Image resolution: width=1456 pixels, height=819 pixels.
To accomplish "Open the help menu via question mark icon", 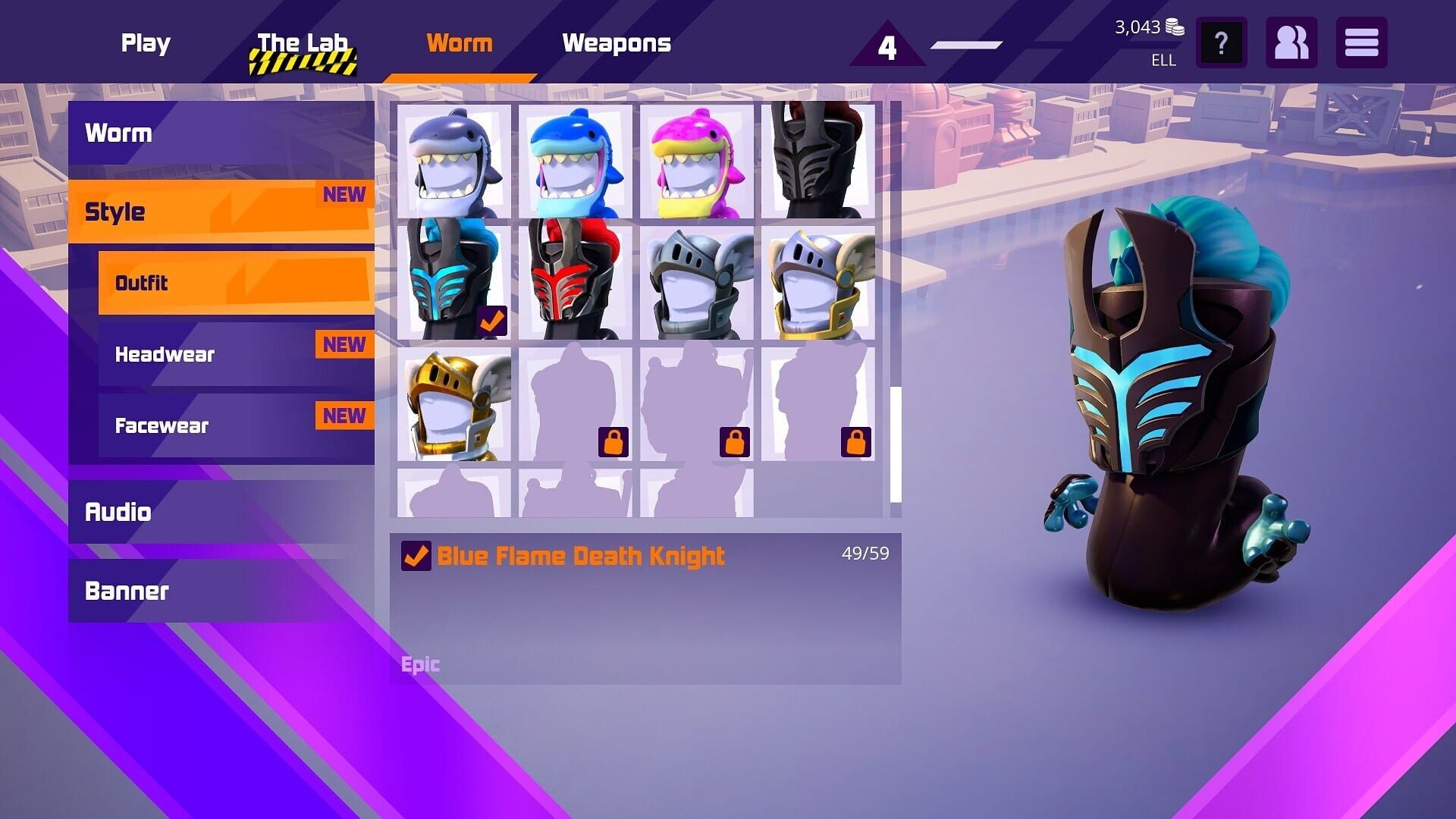I will click(x=1221, y=43).
